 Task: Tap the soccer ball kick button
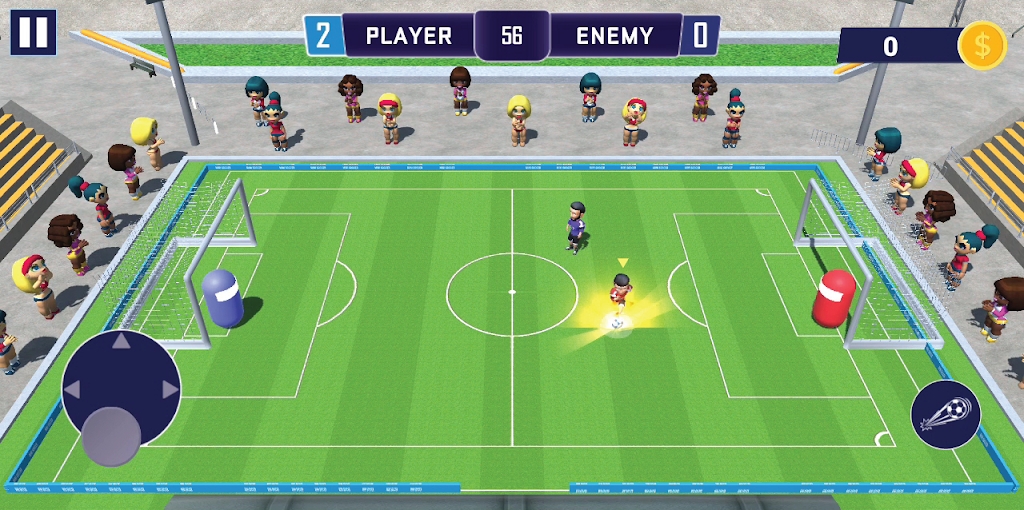[x=945, y=414]
